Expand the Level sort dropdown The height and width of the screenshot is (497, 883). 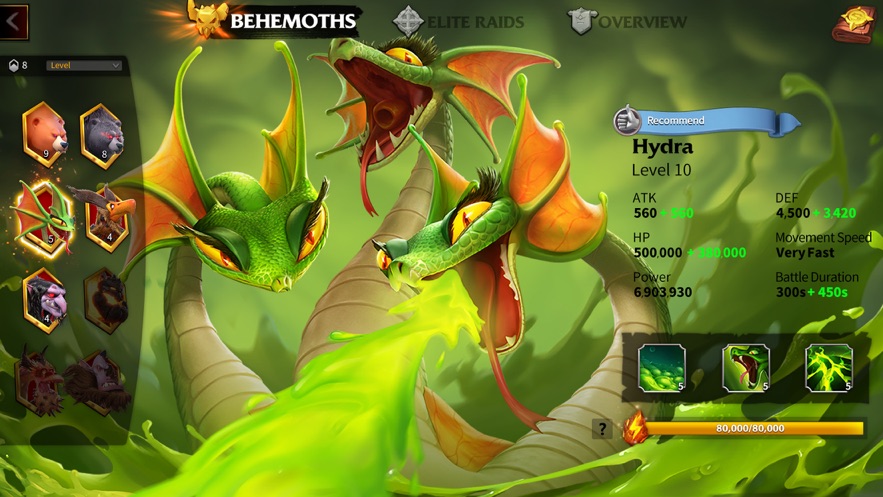click(x=83, y=66)
